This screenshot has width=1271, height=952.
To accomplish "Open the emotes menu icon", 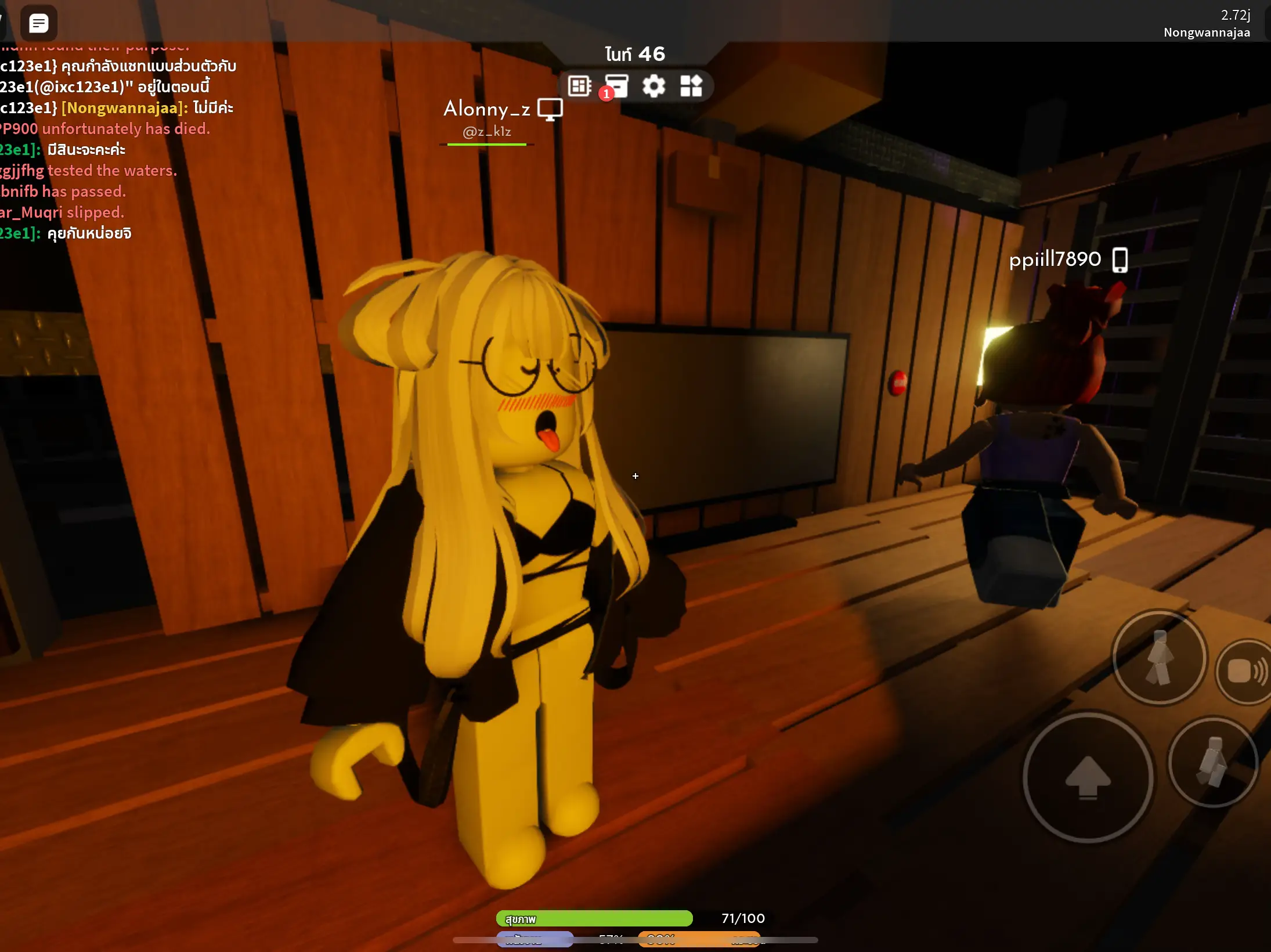I will [x=692, y=86].
